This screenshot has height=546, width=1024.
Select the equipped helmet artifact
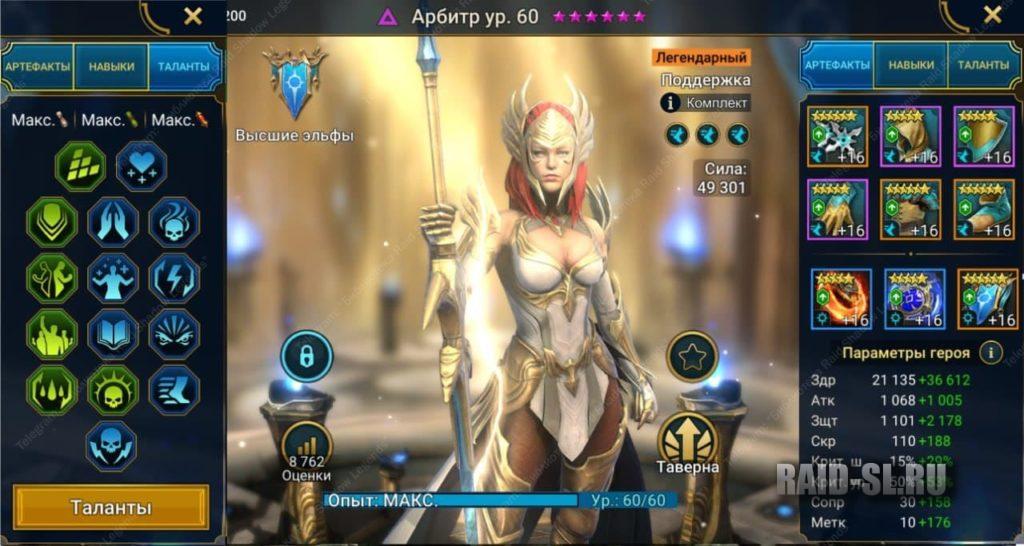pyautogui.click(x=908, y=135)
